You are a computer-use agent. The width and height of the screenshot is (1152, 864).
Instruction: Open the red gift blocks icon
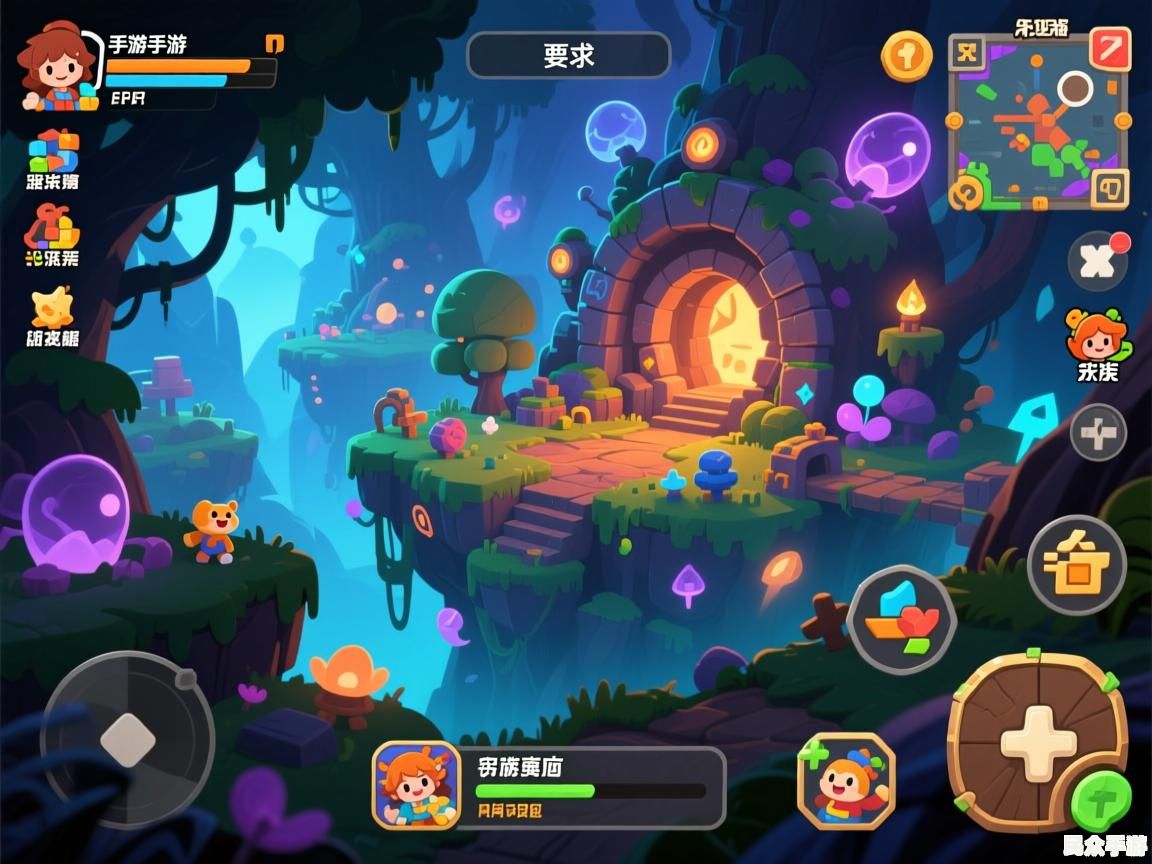(x=52, y=228)
